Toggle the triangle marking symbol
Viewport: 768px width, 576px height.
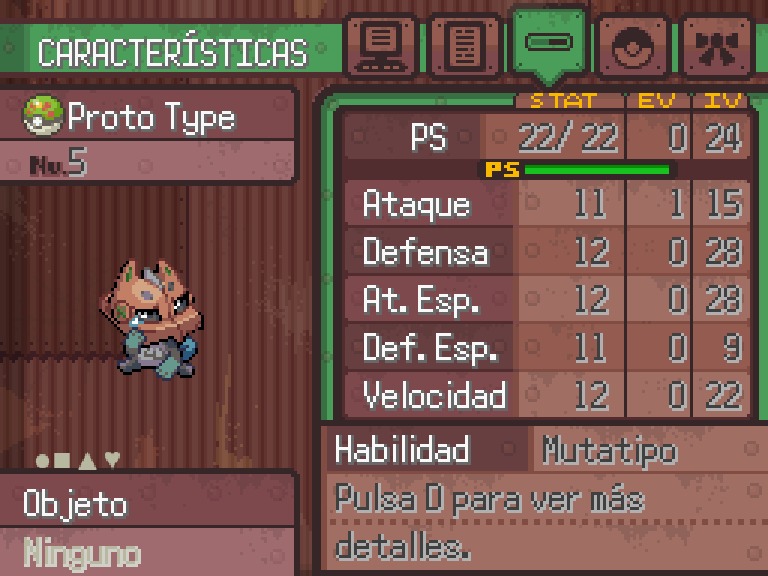click(88, 460)
